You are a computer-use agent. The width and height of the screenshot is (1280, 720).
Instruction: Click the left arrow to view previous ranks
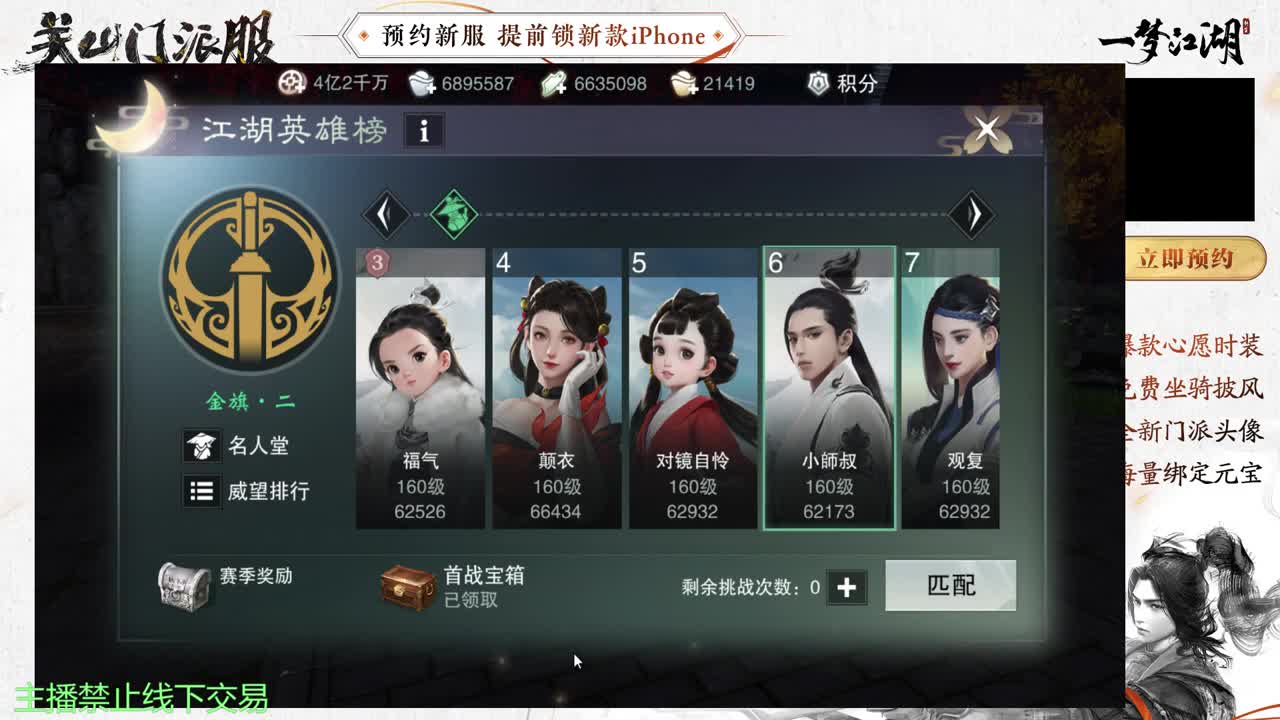pos(386,214)
